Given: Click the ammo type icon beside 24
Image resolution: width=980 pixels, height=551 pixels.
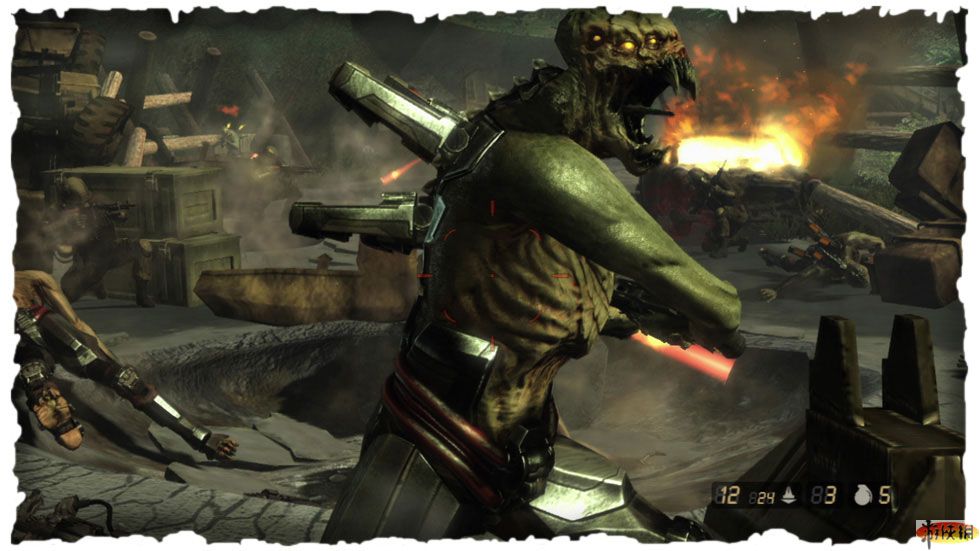Looking at the screenshot, I should tap(788, 494).
